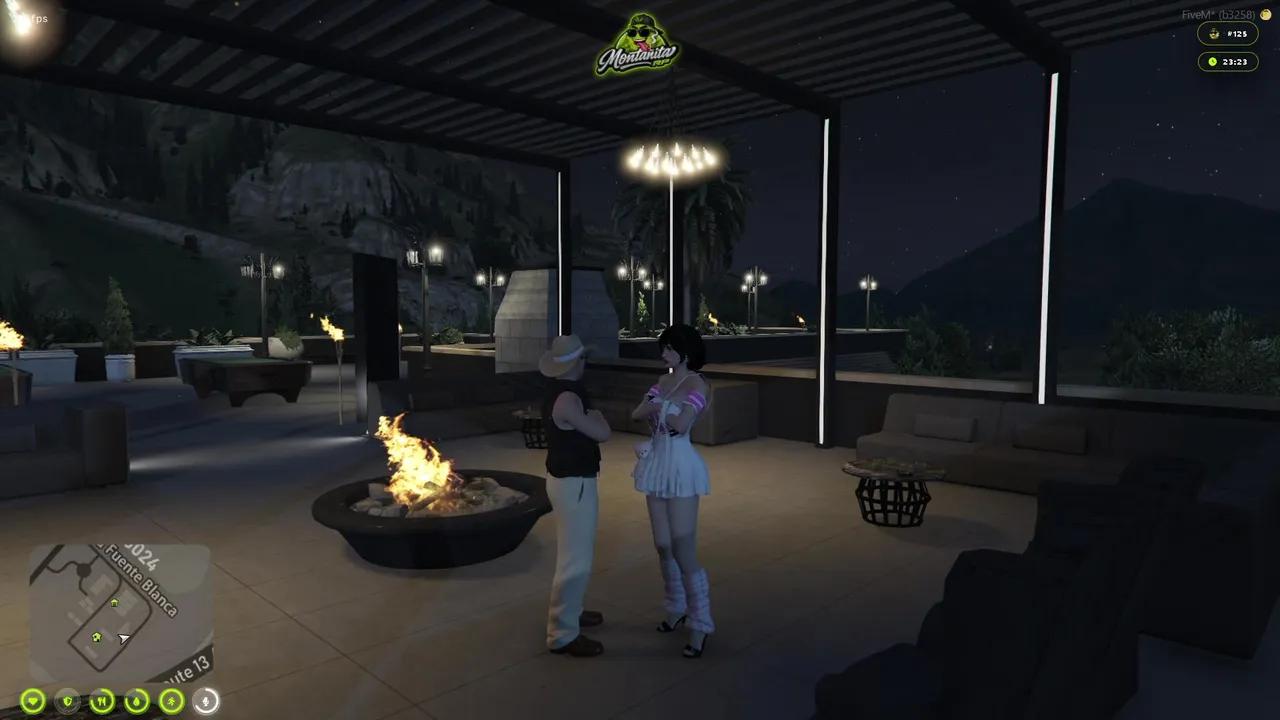1280x720 pixels.
Task: Expand the player ID #125 badge
Action: (1230, 33)
